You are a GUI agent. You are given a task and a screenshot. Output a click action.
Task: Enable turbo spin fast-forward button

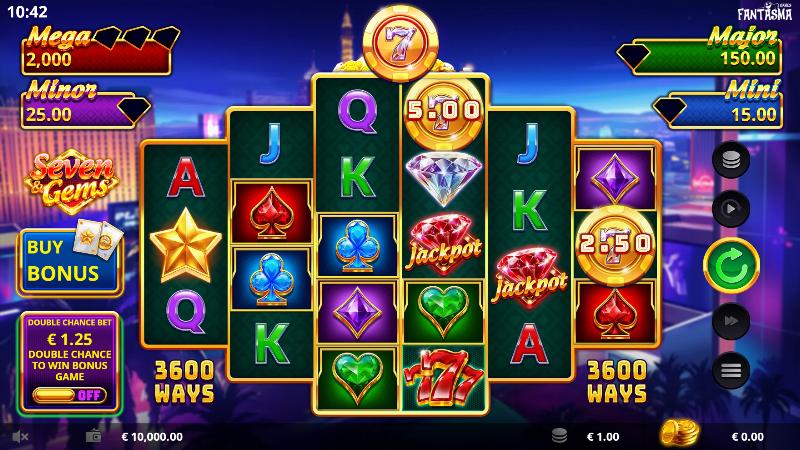[x=731, y=320]
